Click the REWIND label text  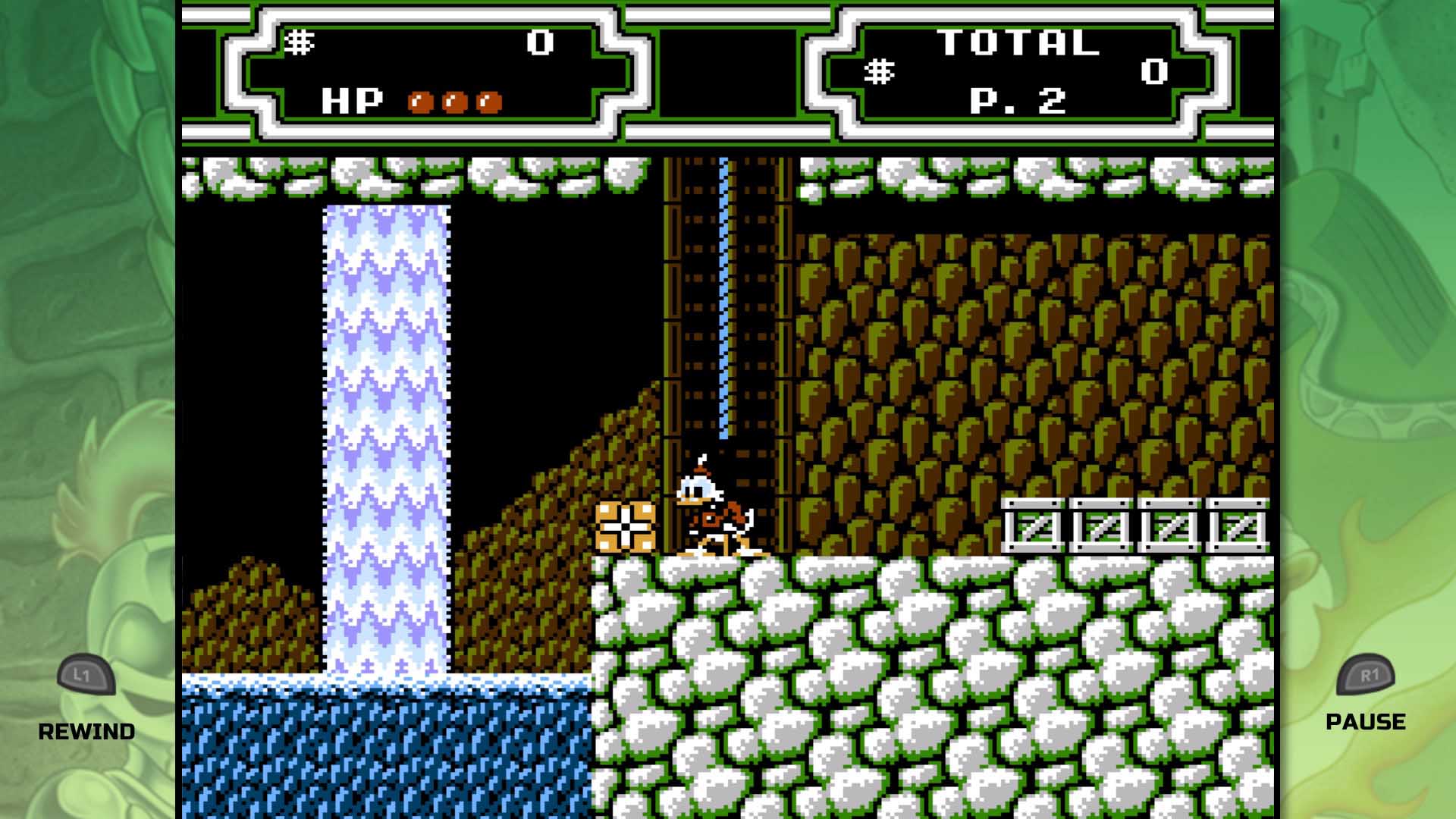pos(87,732)
